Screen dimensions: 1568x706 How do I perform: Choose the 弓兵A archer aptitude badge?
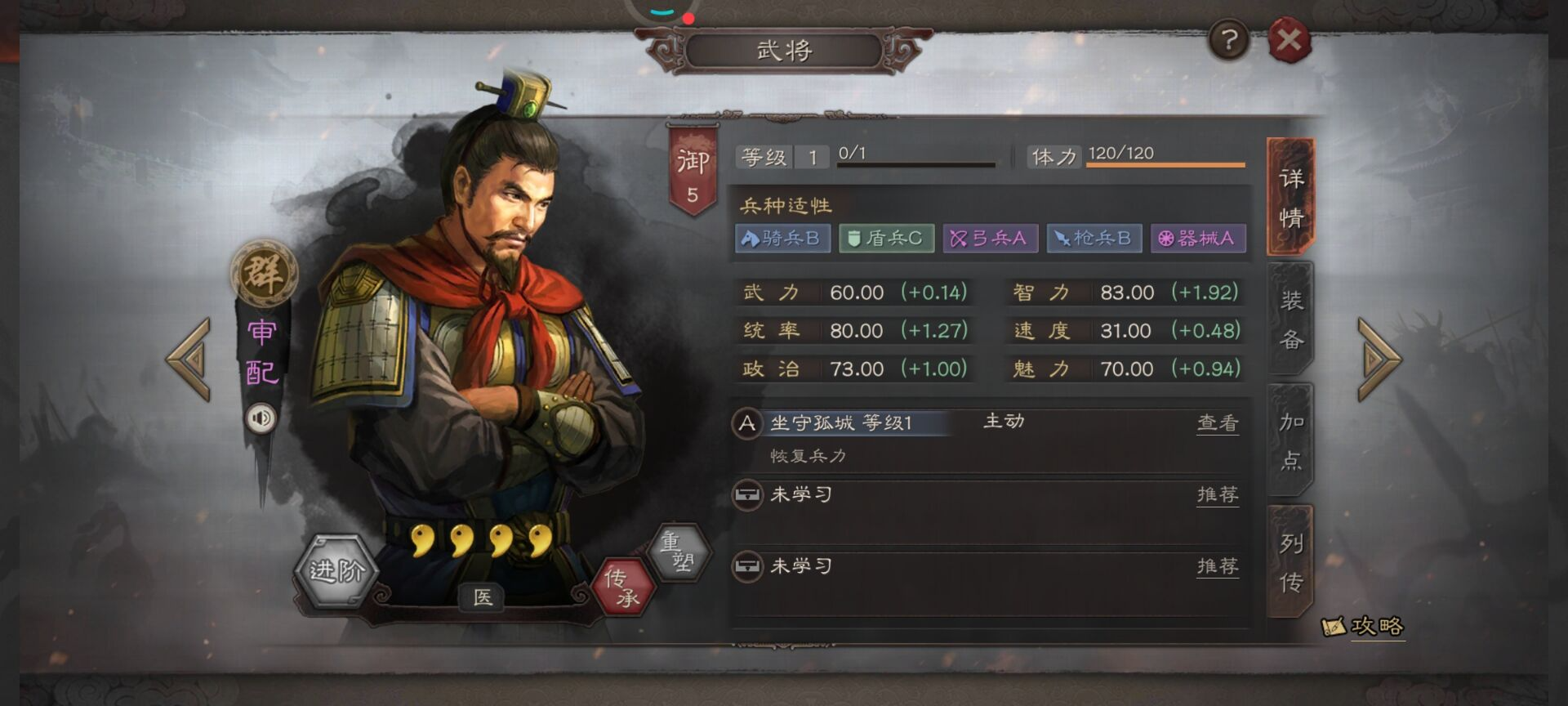pyautogui.click(x=990, y=239)
